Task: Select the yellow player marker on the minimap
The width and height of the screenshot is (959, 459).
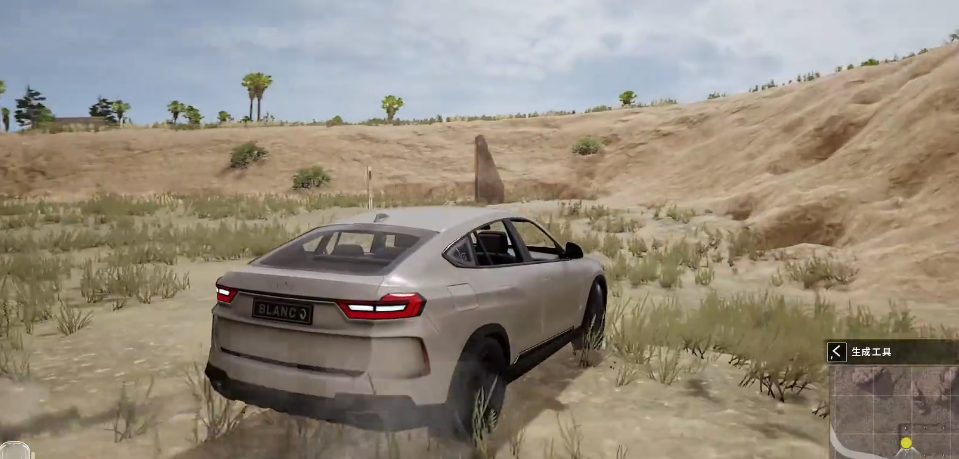Action: pyautogui.click(x=906, y=442)
